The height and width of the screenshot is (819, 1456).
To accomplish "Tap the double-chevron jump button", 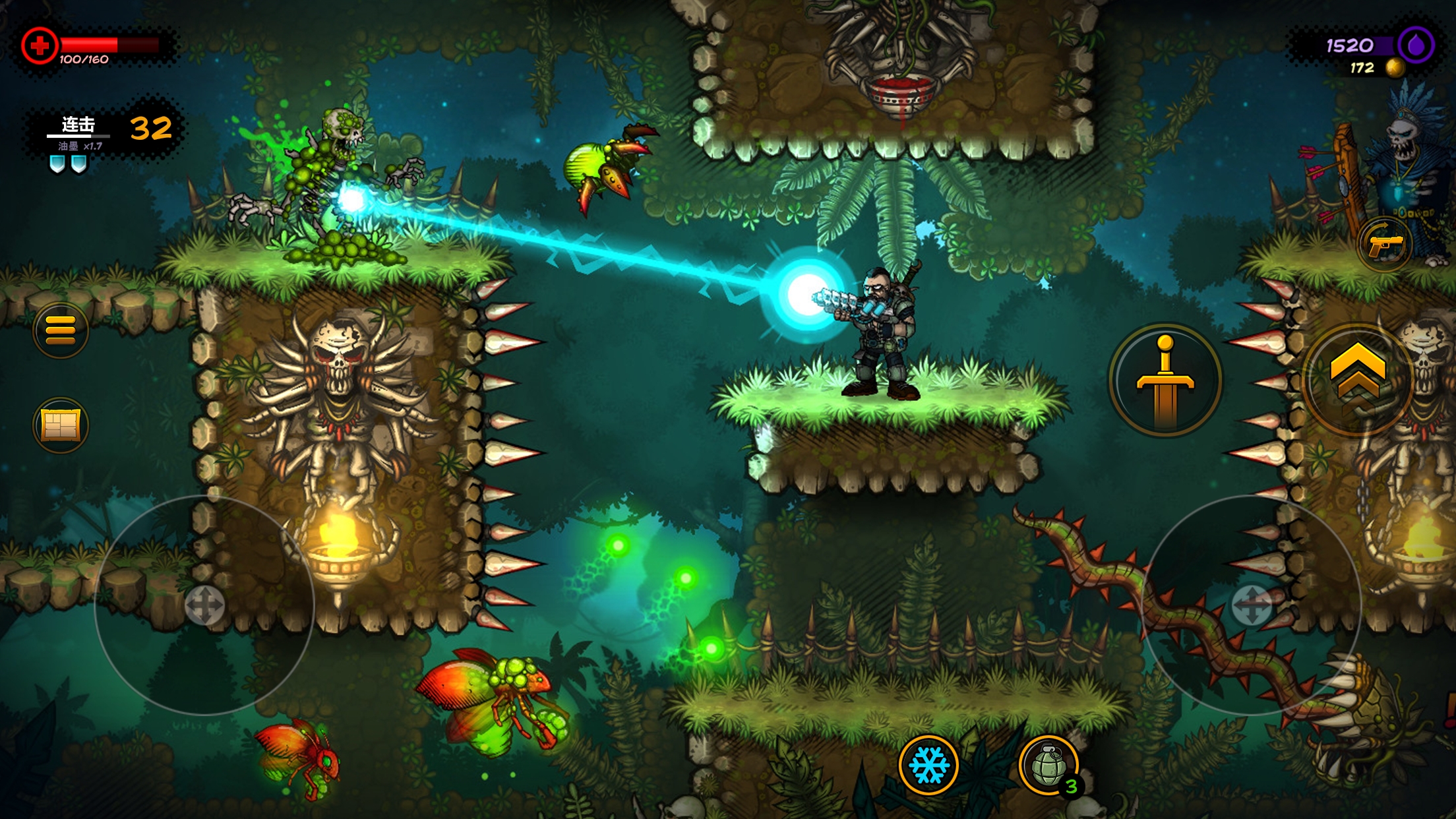I will (x=1358, y=379).
